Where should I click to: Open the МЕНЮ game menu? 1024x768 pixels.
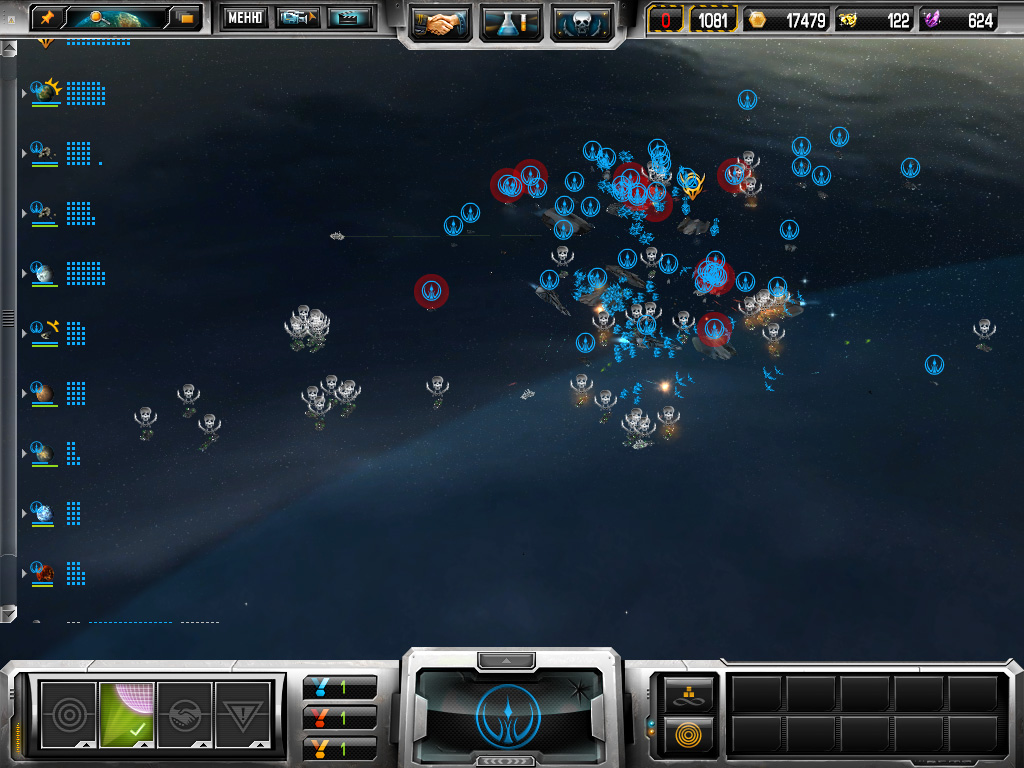point(244,17)
